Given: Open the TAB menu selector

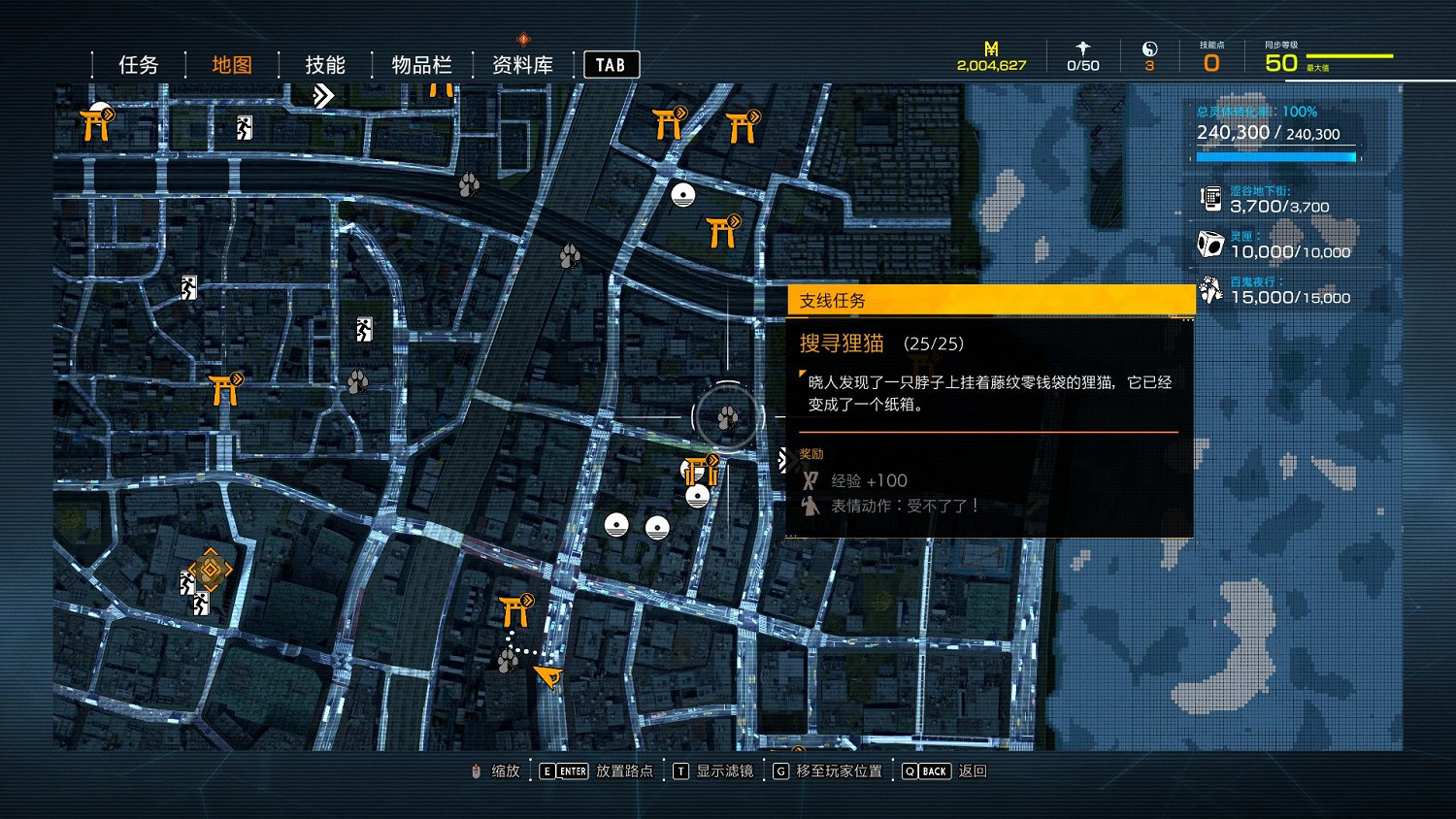Looking at the screenshot, I should [x=611, y=64].
